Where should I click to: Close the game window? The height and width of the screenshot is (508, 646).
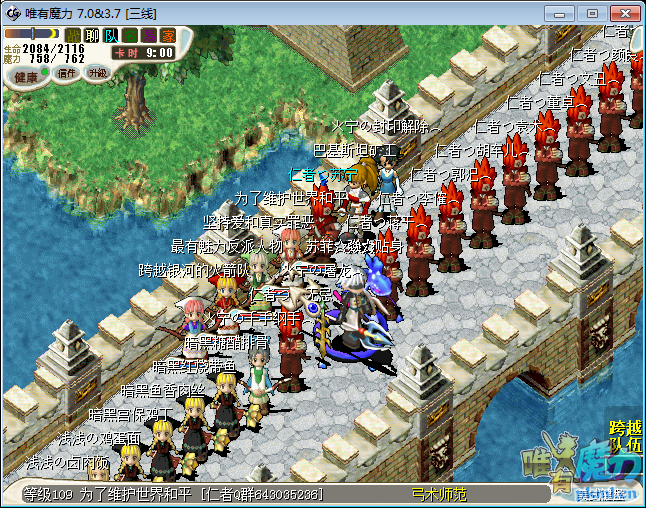point(622,13)
